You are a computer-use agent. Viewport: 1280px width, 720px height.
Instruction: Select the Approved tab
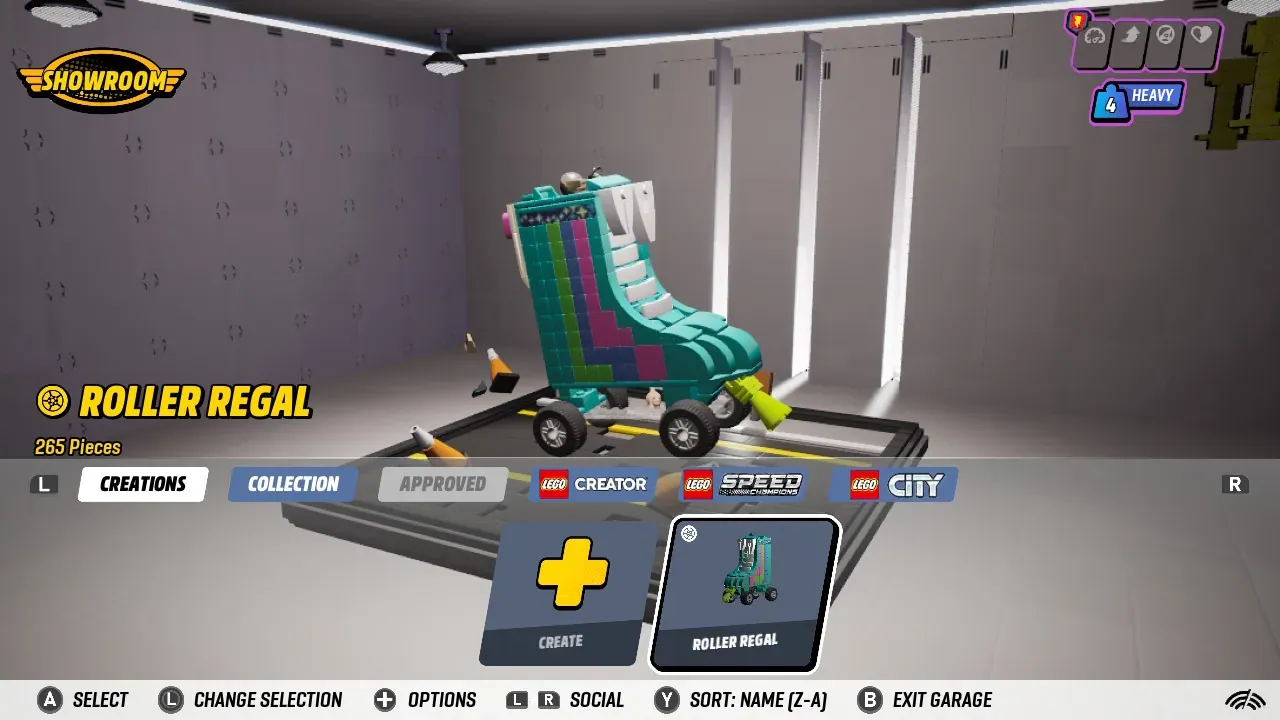click(442, 484)
